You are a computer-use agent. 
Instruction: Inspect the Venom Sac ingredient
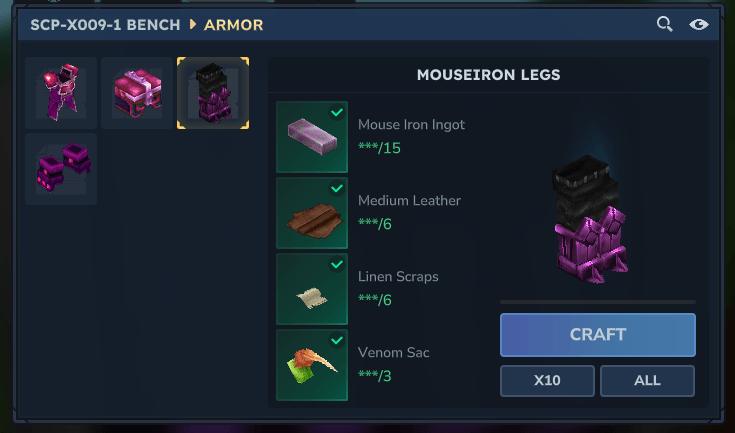pos(312,365)
